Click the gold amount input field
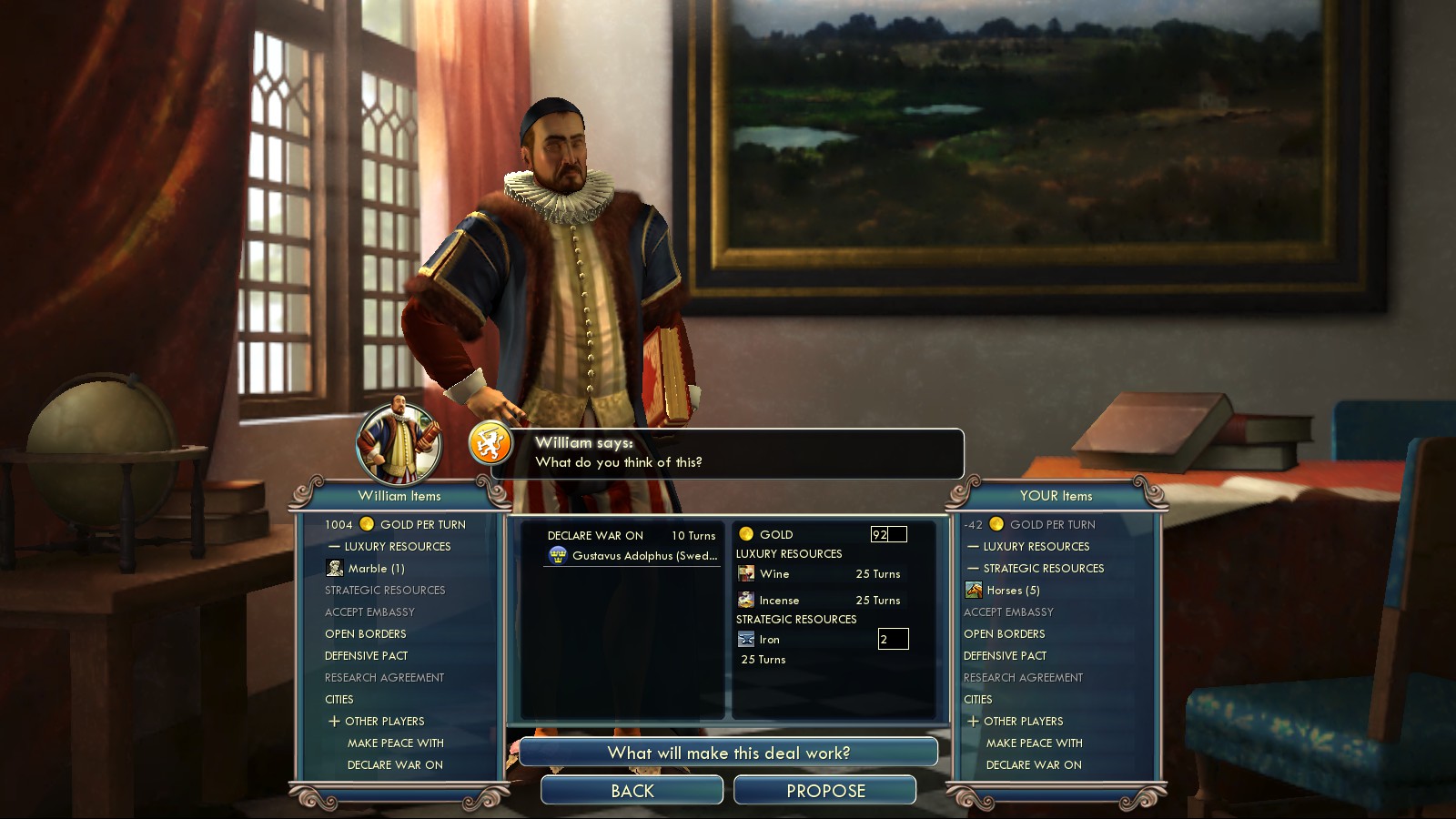Image resolution: width=1456 pixels, height=819 pixels. (888, 535)
